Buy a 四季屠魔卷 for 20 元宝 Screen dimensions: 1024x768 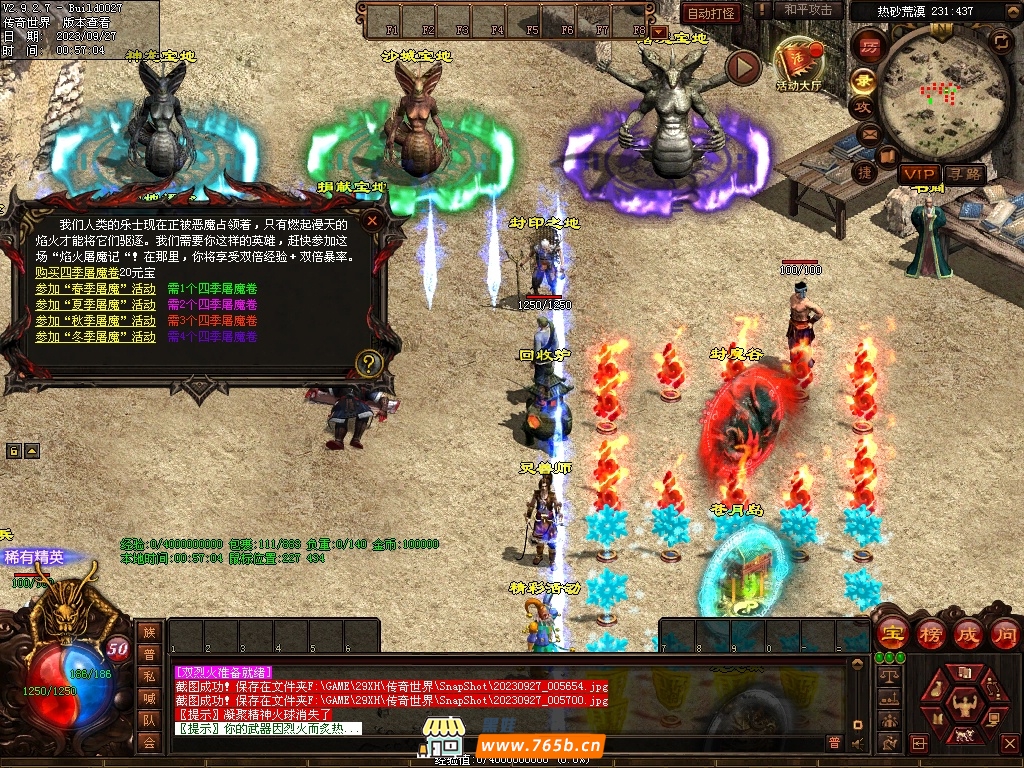(77, 273)
